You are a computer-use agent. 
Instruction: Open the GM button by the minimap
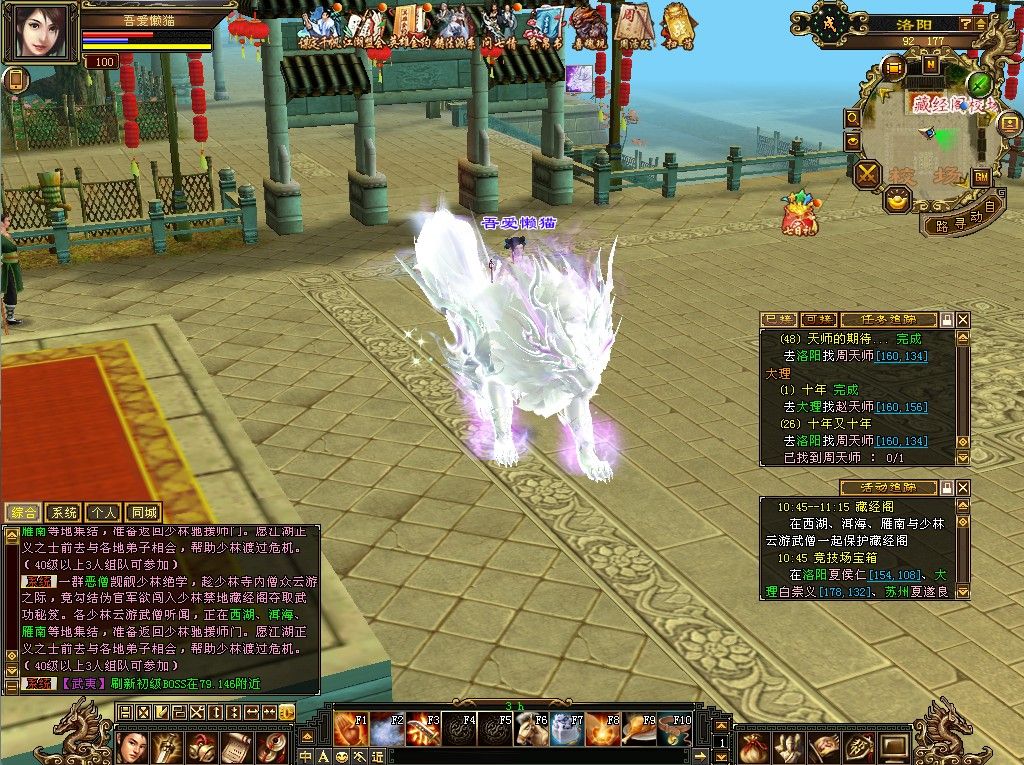(981, 177)
